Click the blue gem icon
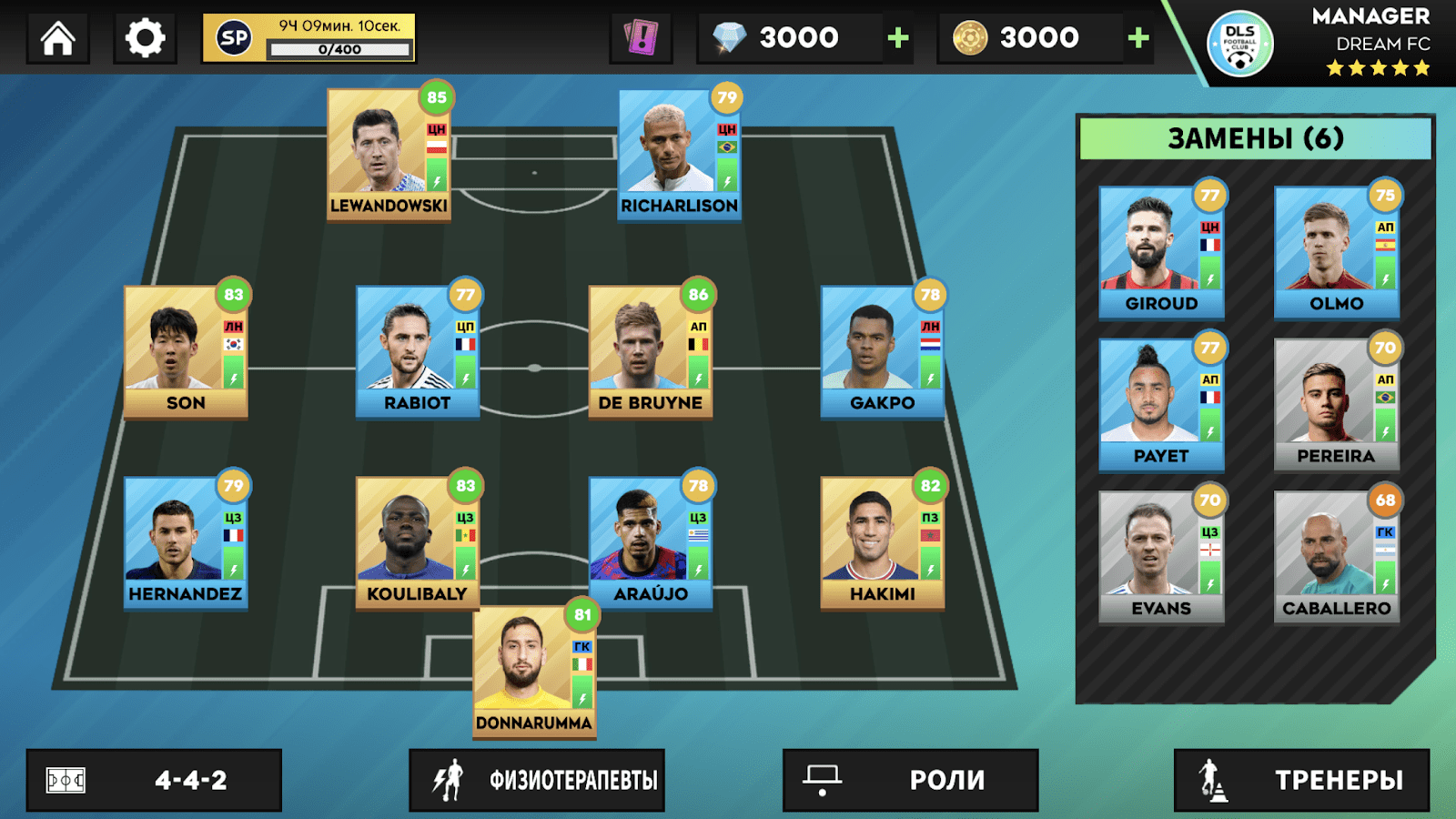This screenshot has width=1456, height=819. click(728, 37)
